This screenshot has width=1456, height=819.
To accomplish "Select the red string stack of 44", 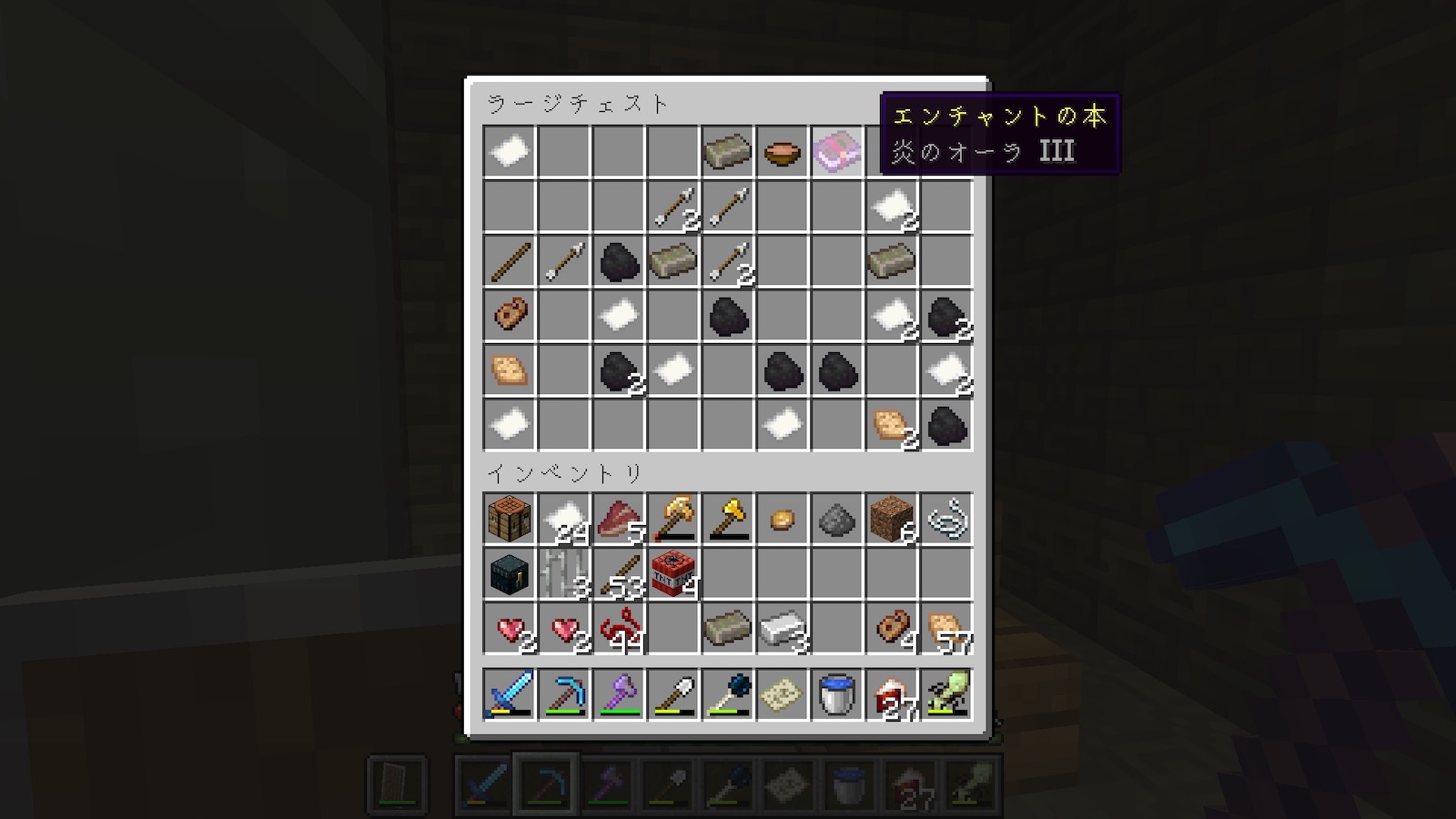I will point(618,628).
